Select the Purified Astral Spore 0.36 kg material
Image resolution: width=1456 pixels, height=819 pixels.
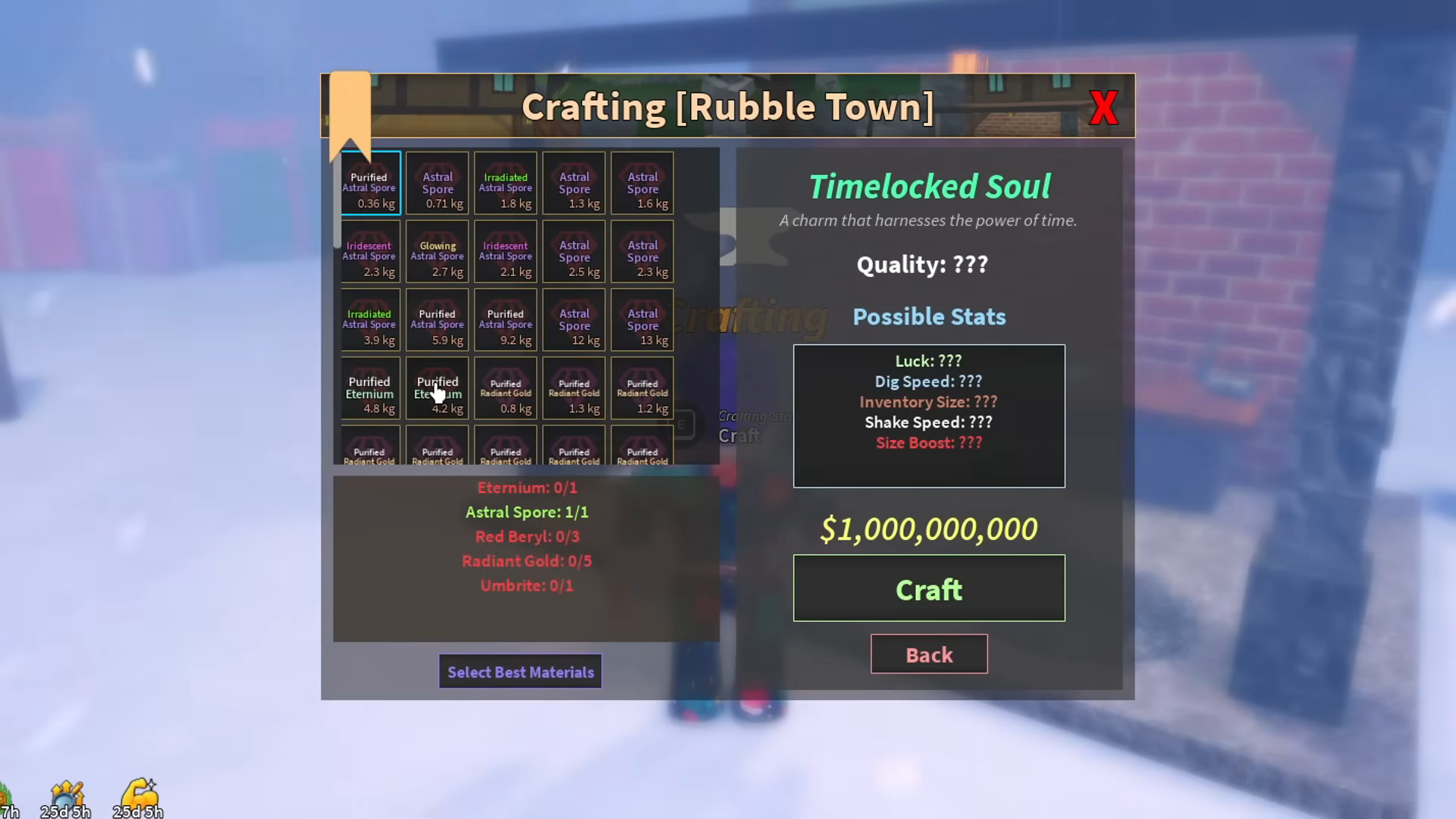coord(370,184)
